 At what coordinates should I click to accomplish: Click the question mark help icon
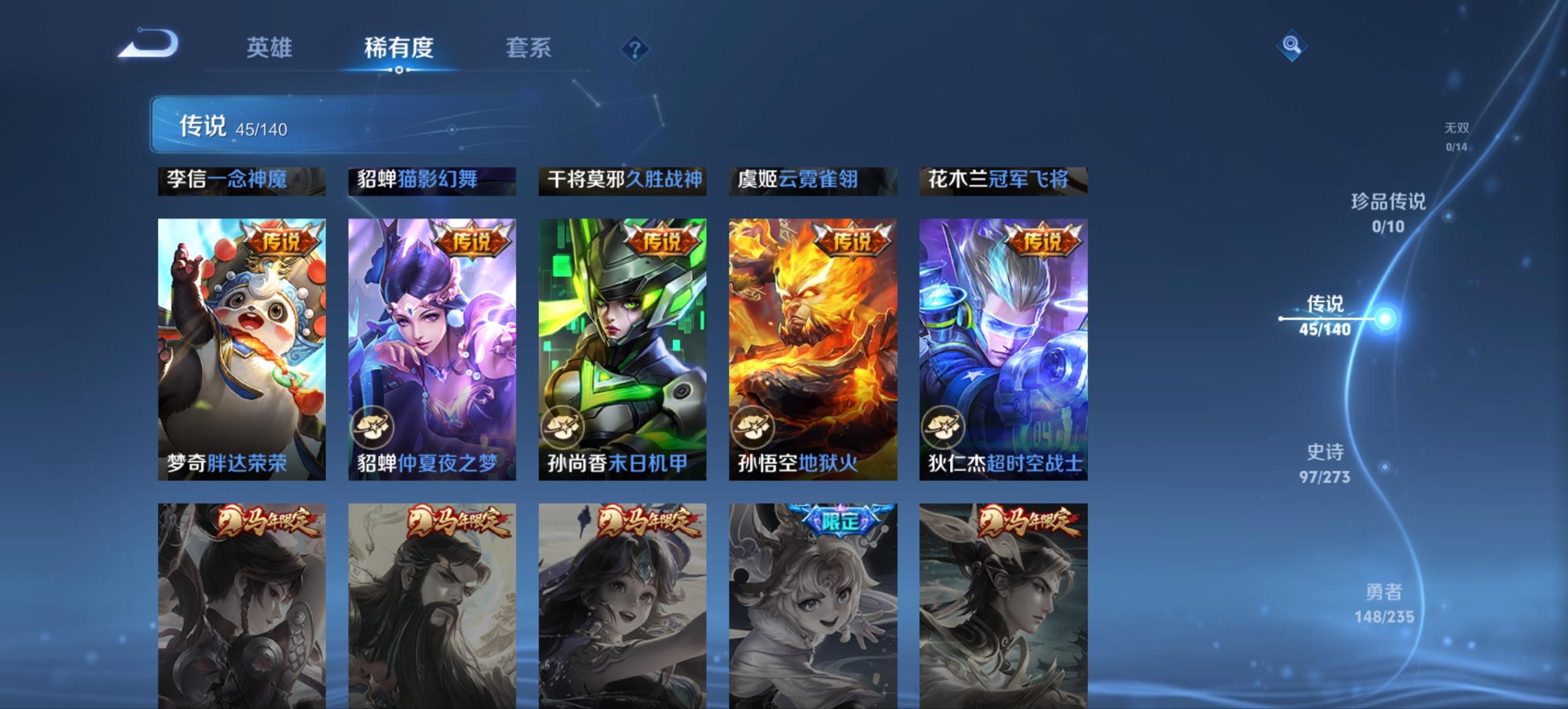tap(634, 50)
